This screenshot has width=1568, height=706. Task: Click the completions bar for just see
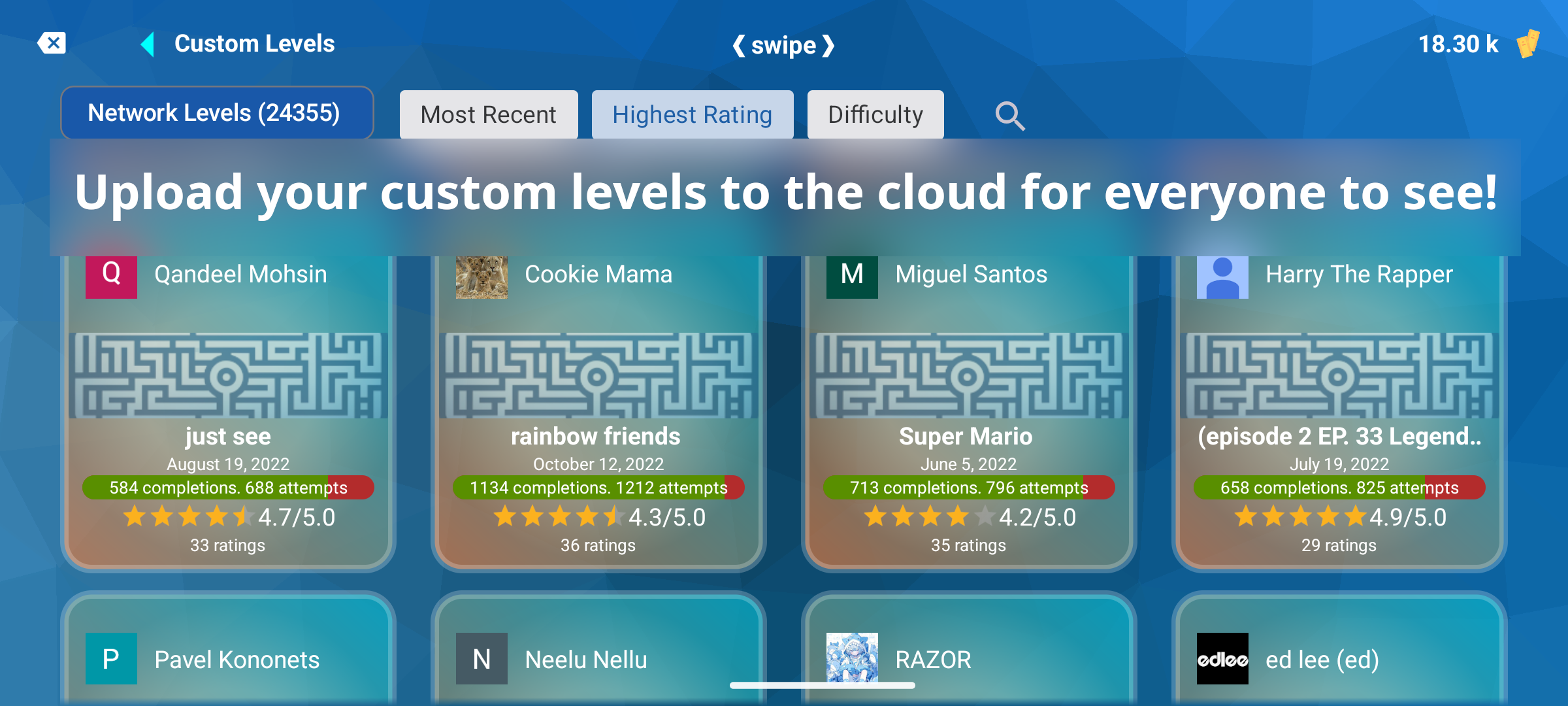click(228, 487)
